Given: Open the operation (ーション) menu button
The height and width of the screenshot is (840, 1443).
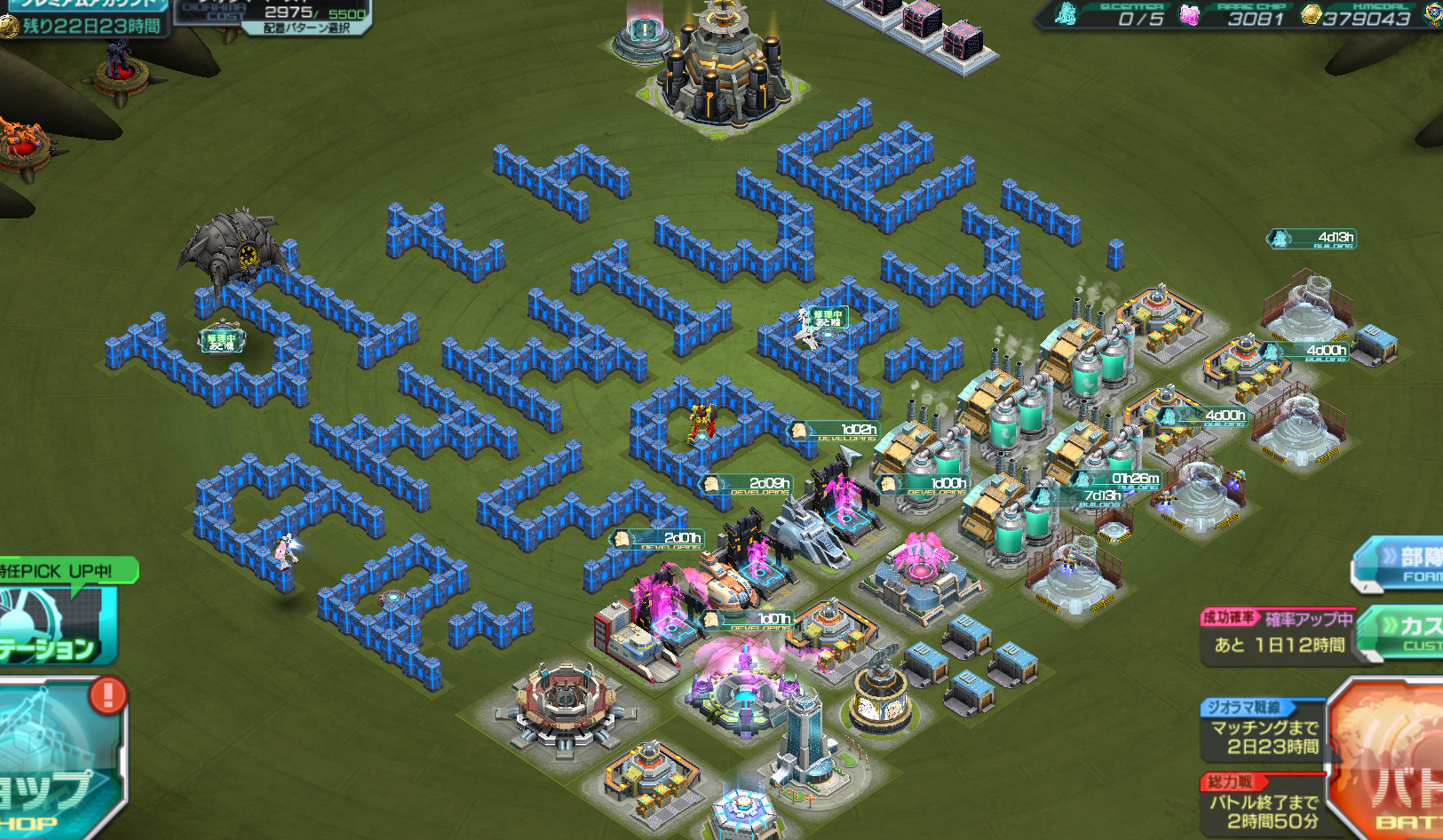Looking at the screenshot, I should [55, 623].
